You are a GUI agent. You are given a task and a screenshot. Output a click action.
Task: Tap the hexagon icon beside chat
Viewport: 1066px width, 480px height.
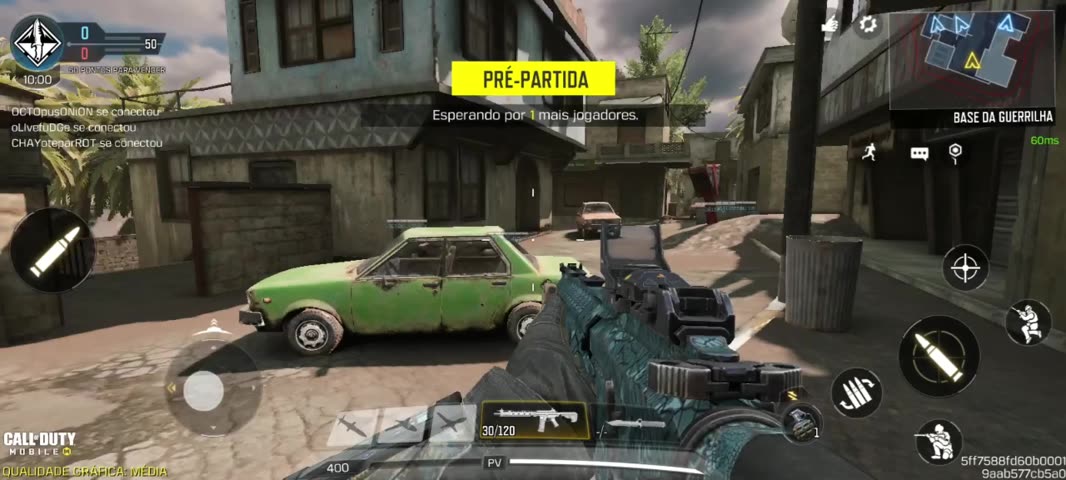click(956, 152)
